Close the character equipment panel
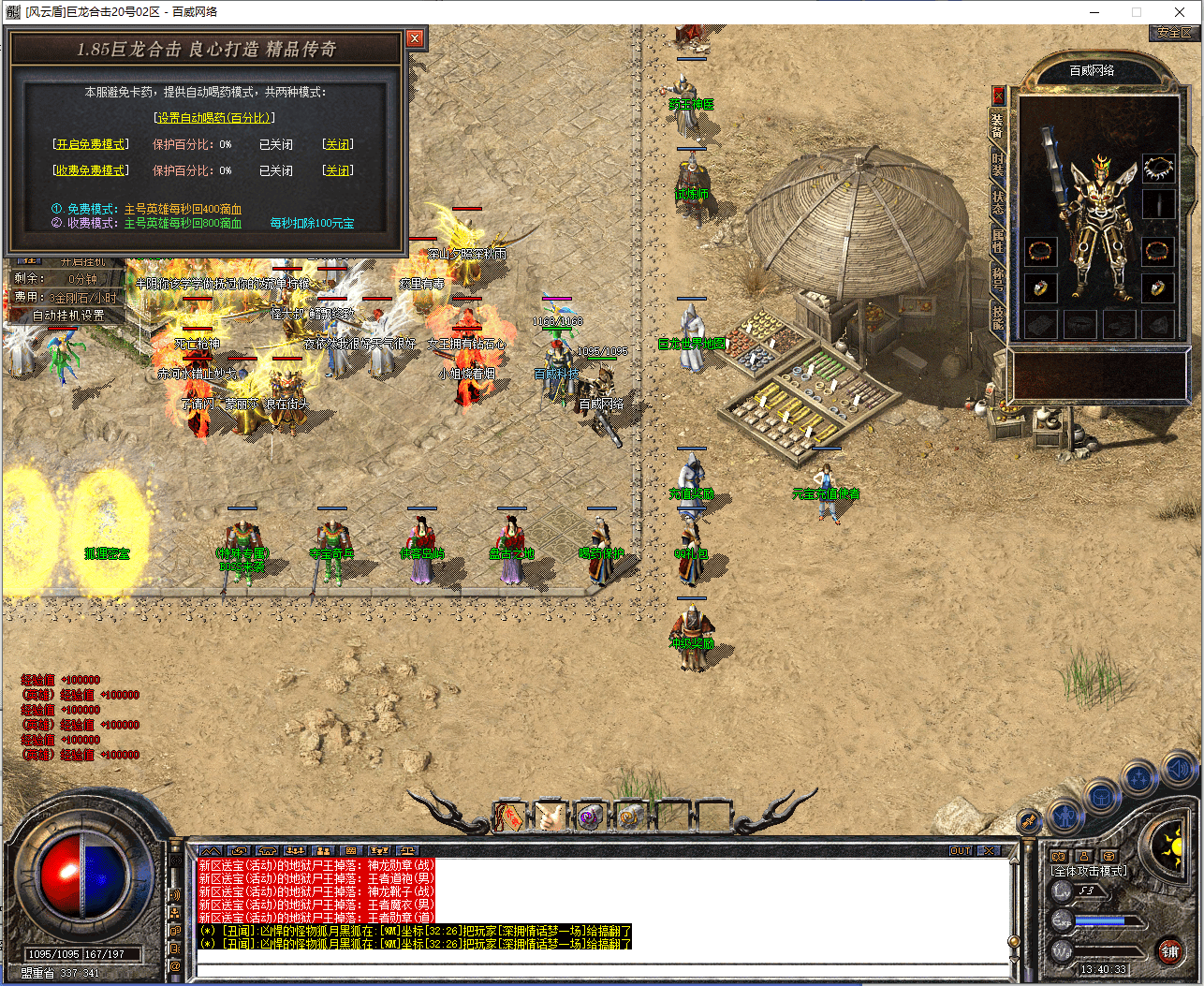 click(x=998, y=95)
